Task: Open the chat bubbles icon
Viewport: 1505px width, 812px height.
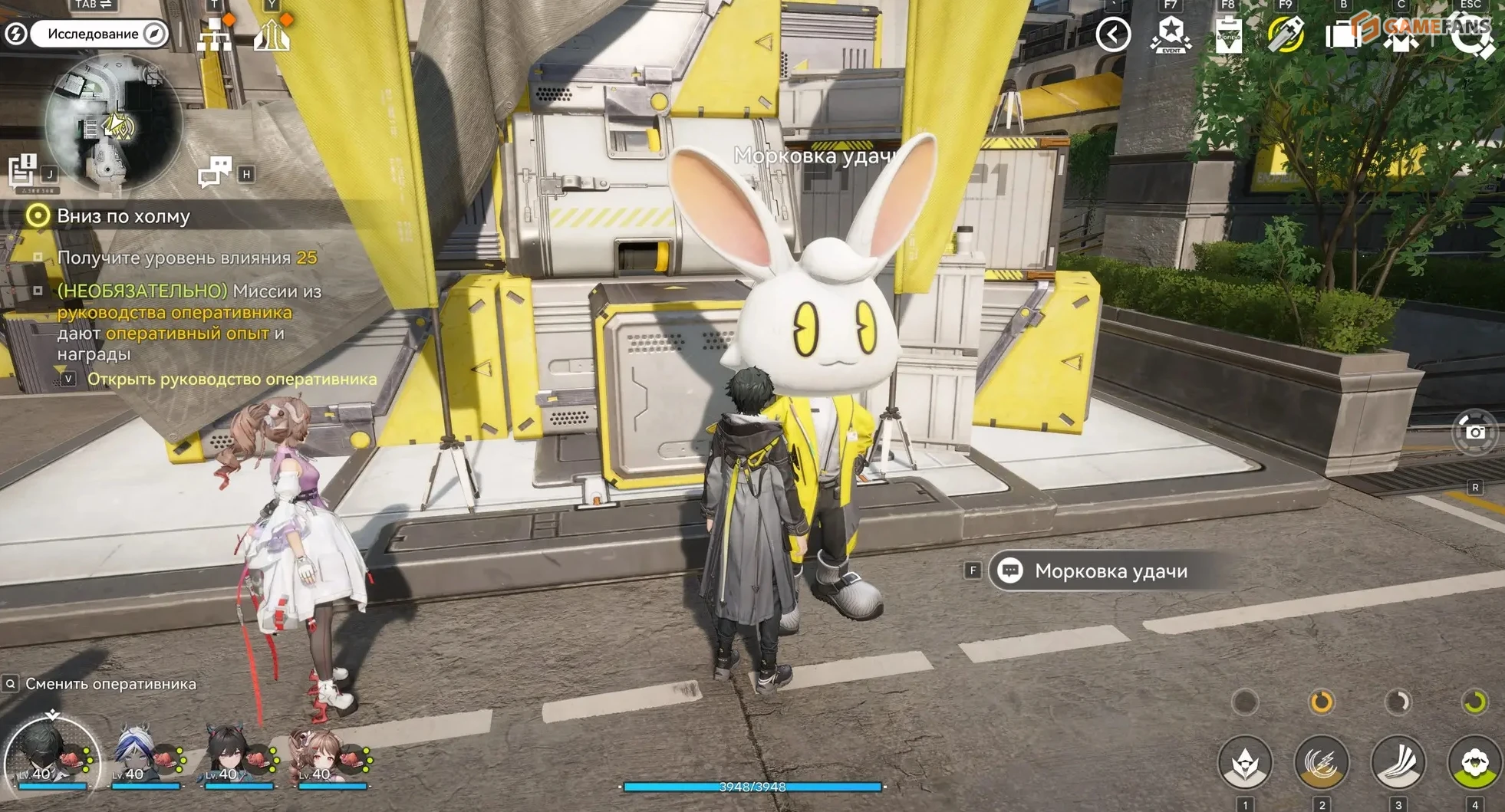Action: (215, 172)
